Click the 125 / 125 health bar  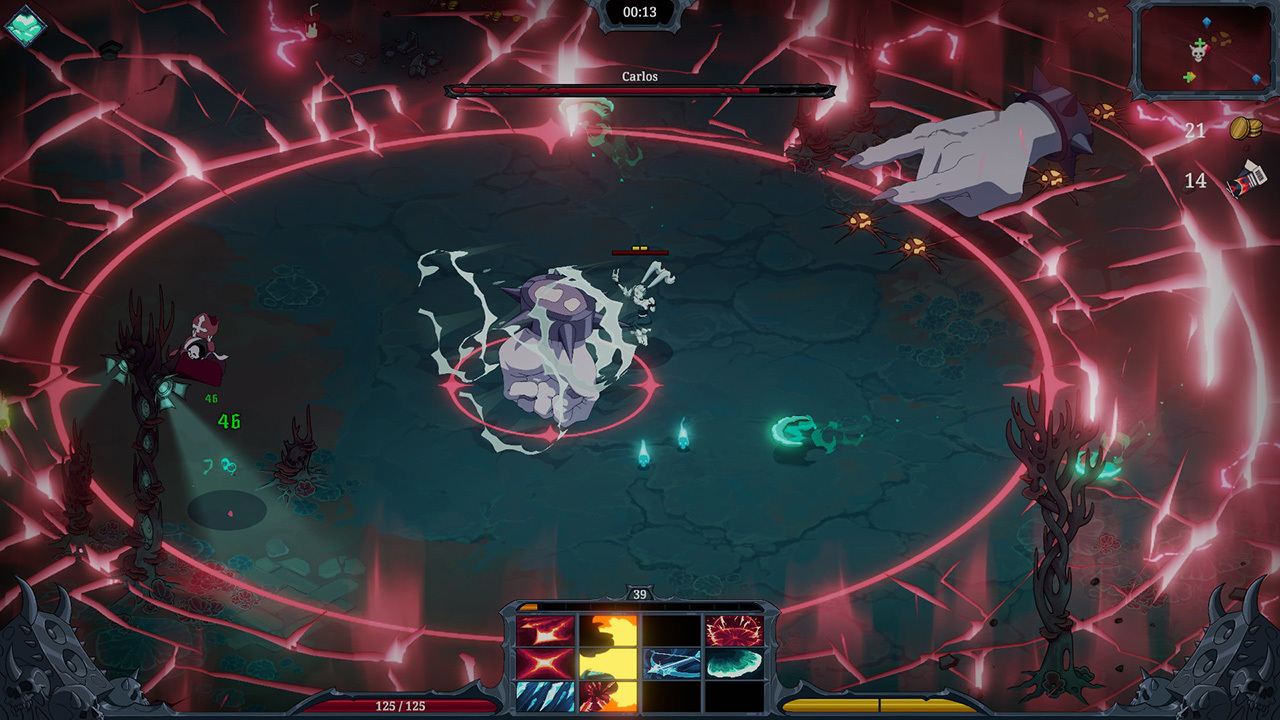pyautogui.click(x=400, y=706)
